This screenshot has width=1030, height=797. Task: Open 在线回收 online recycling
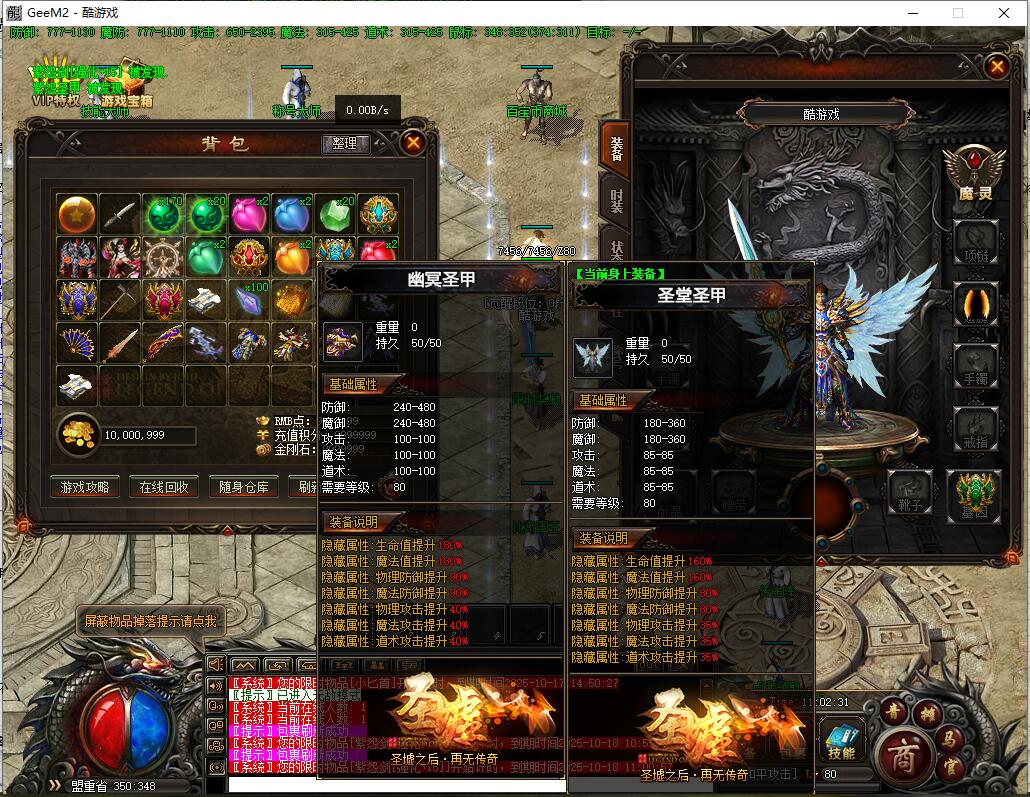(165, 487)
